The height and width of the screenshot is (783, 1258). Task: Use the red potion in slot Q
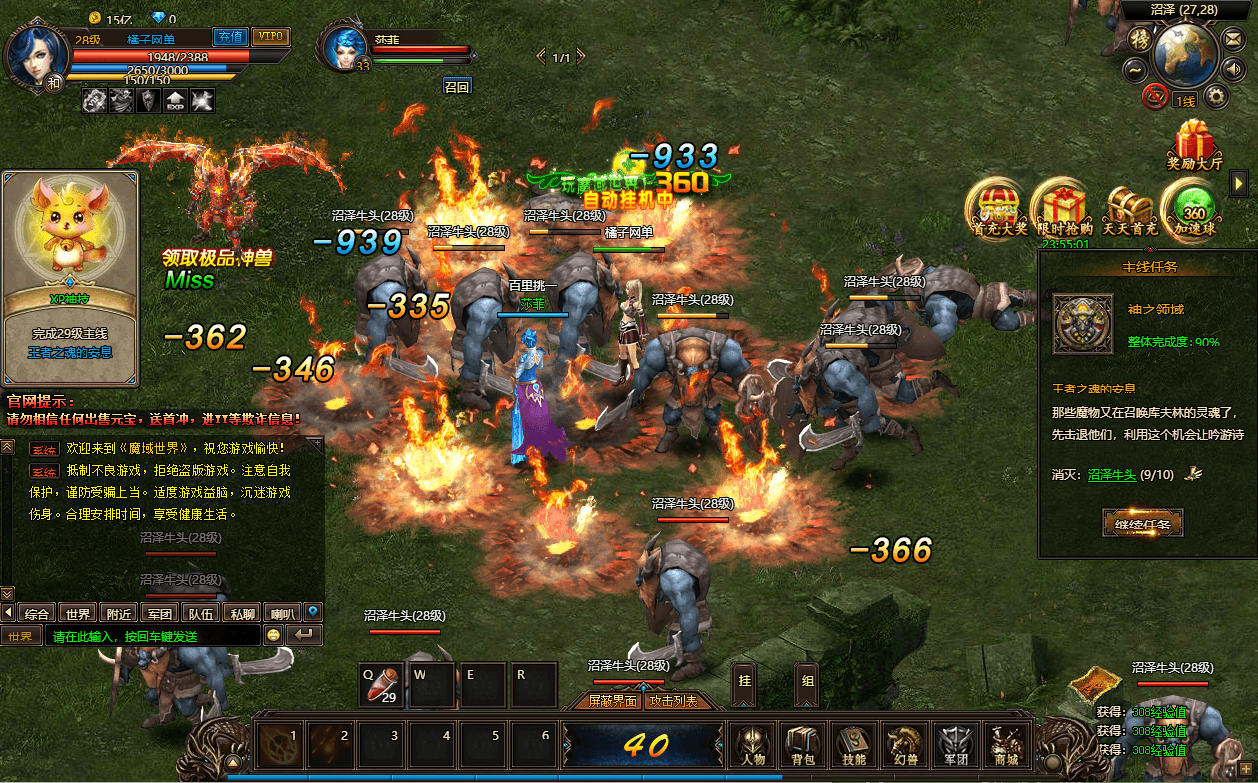coord(382,686)
